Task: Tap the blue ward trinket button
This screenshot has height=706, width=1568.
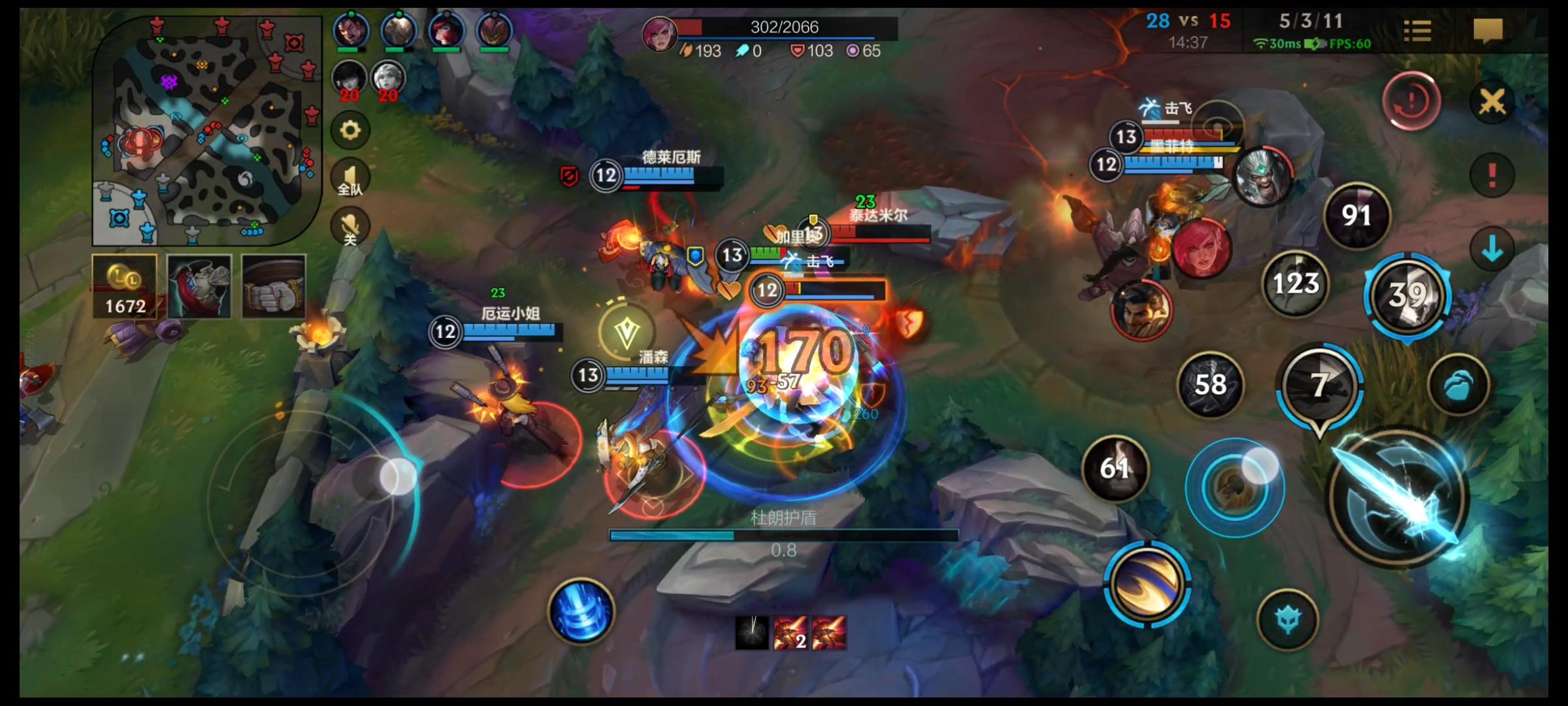Action: [1288, 619]
